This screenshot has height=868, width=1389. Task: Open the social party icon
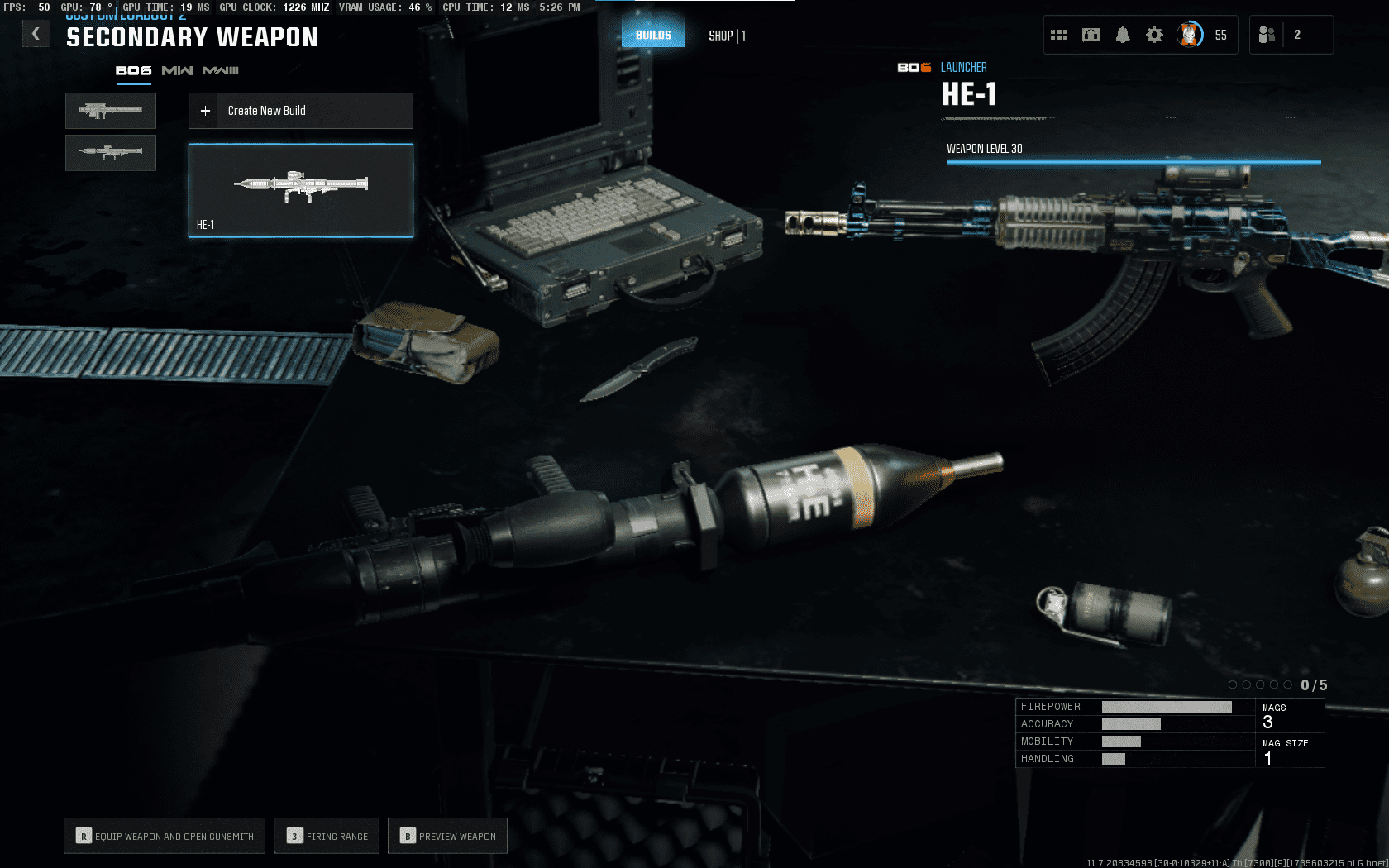tap(1267, 35)
